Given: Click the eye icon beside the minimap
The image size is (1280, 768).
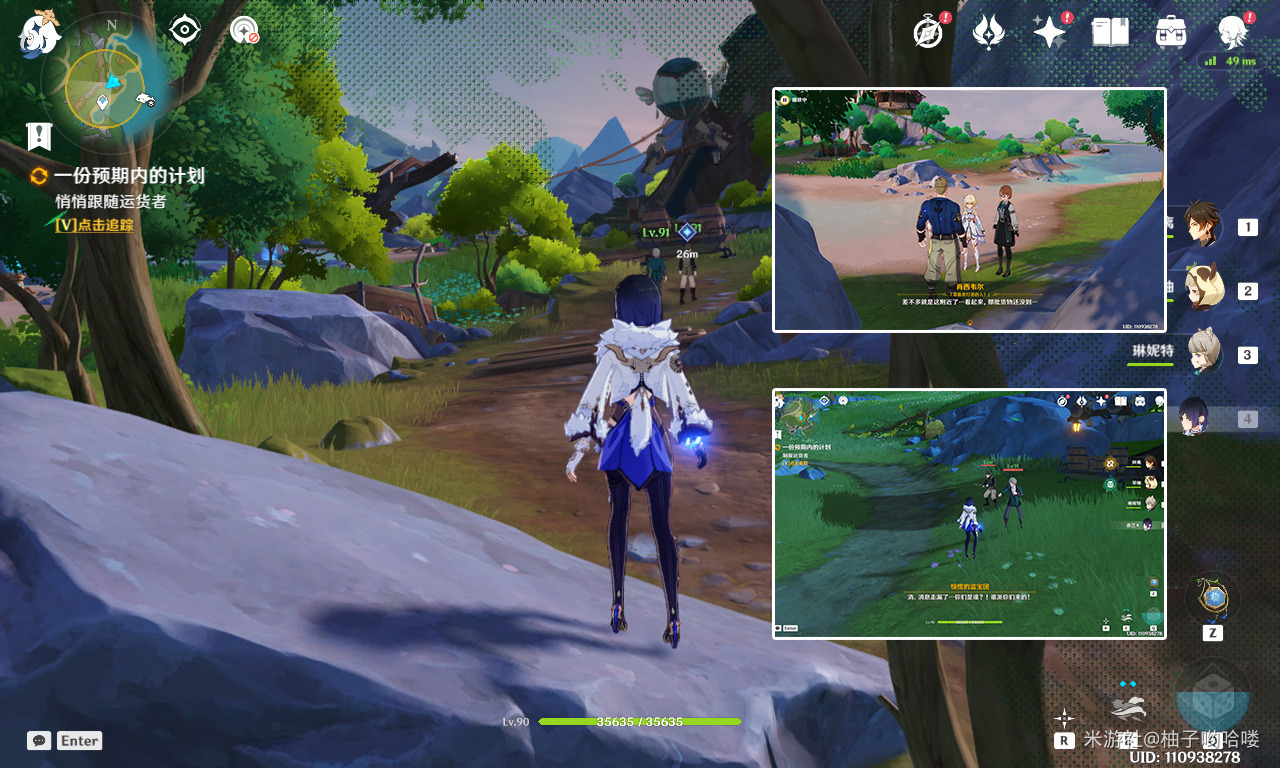Looking at the screenshot, I should pyautogui.click(x=185, y=30).
